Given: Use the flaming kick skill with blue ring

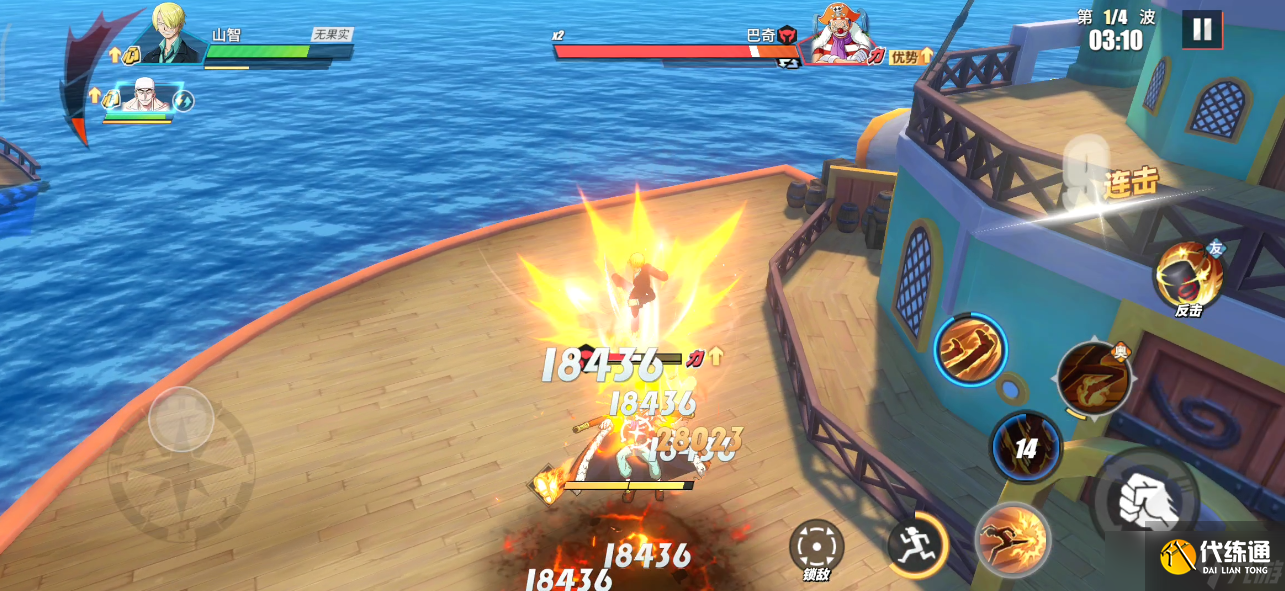Looking at the screenshot, I should click(x=970, y=349).
